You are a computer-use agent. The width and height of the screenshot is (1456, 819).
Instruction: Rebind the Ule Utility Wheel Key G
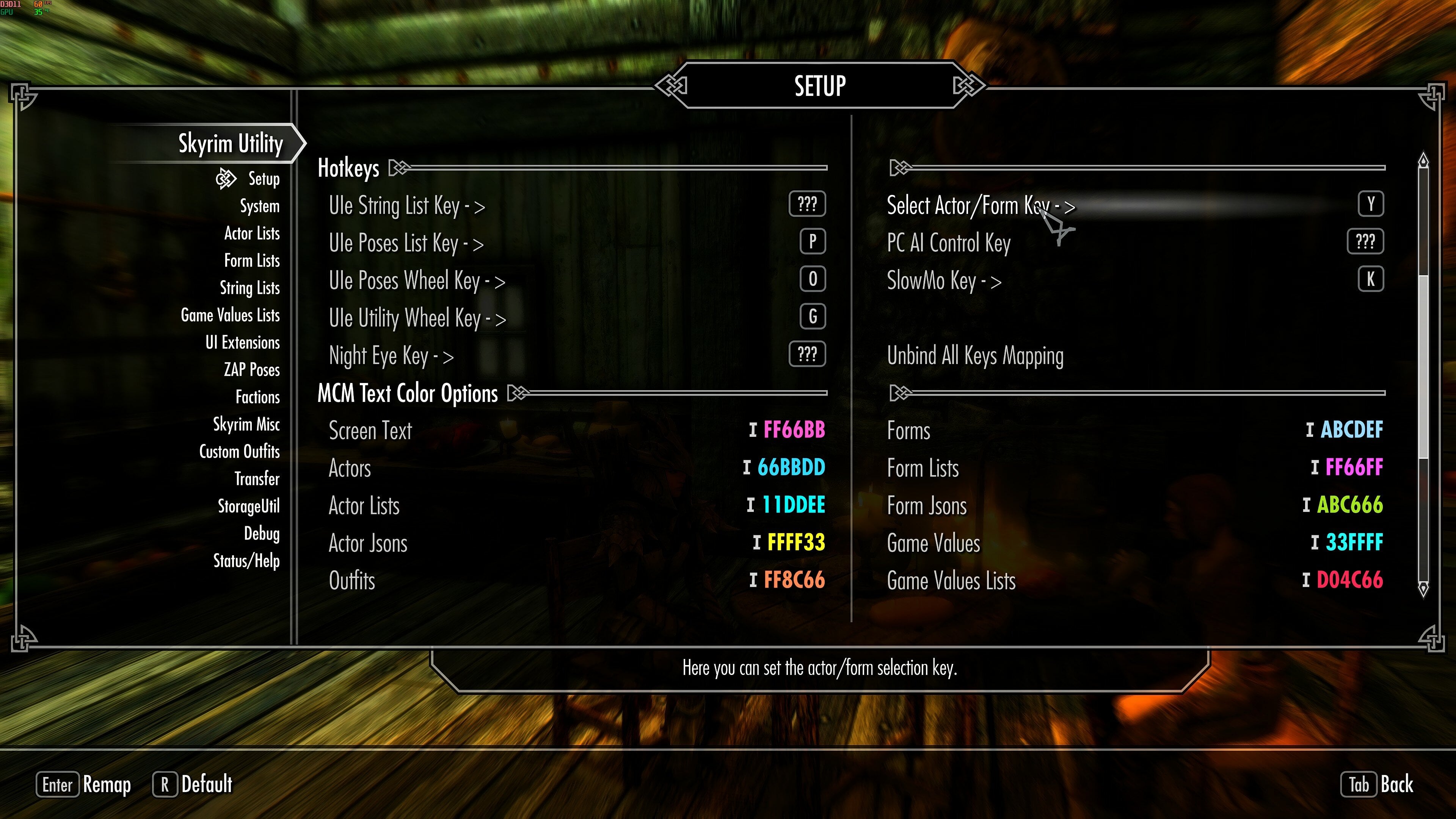(x=812, y=317)
